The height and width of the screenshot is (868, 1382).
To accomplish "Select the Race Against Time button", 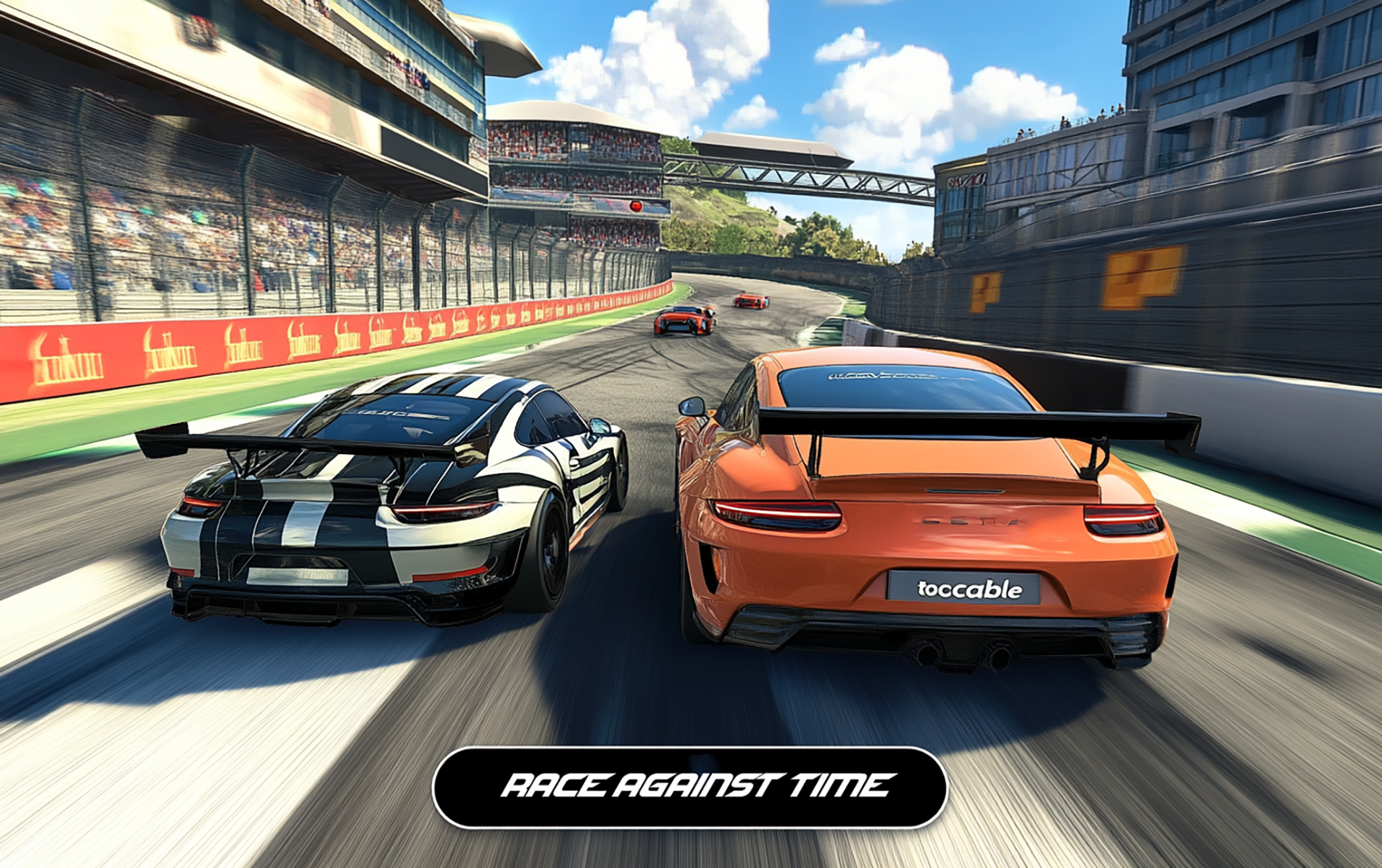I will coord(690,787).
